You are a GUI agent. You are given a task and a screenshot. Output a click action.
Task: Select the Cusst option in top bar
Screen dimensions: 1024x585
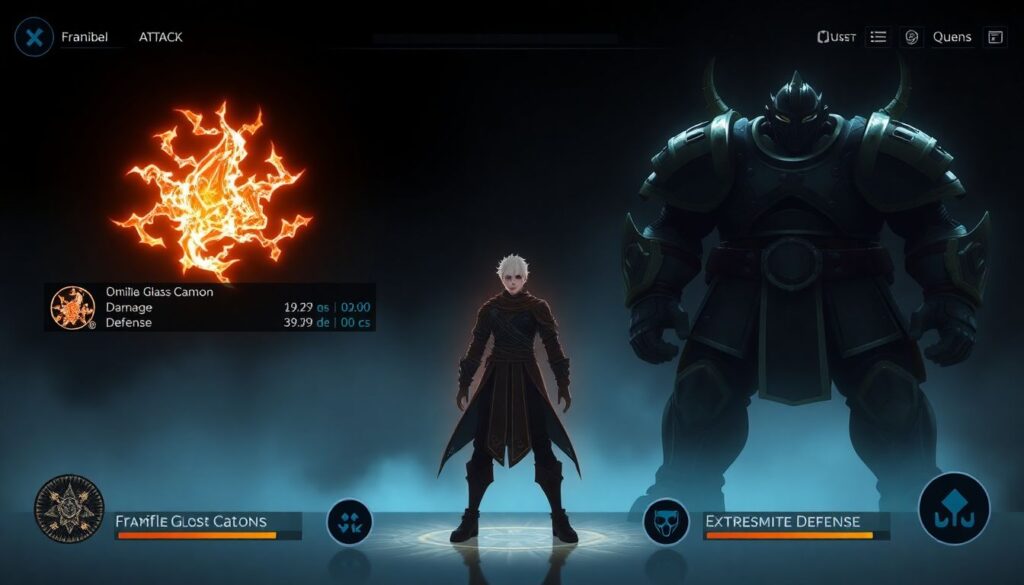pyautogui.click(x=836, y=37)
